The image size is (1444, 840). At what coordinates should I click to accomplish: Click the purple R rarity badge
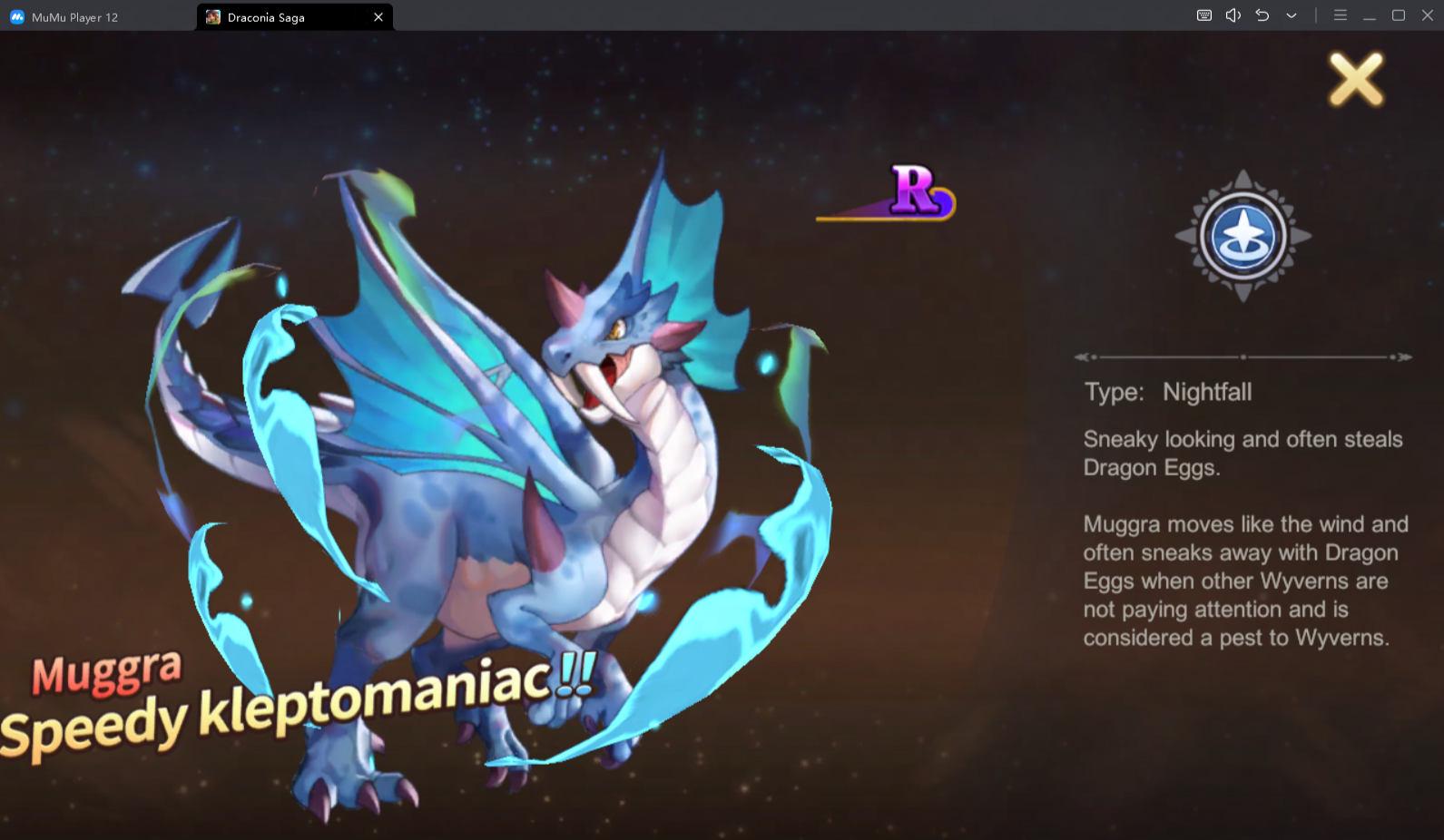coord(918,192)
